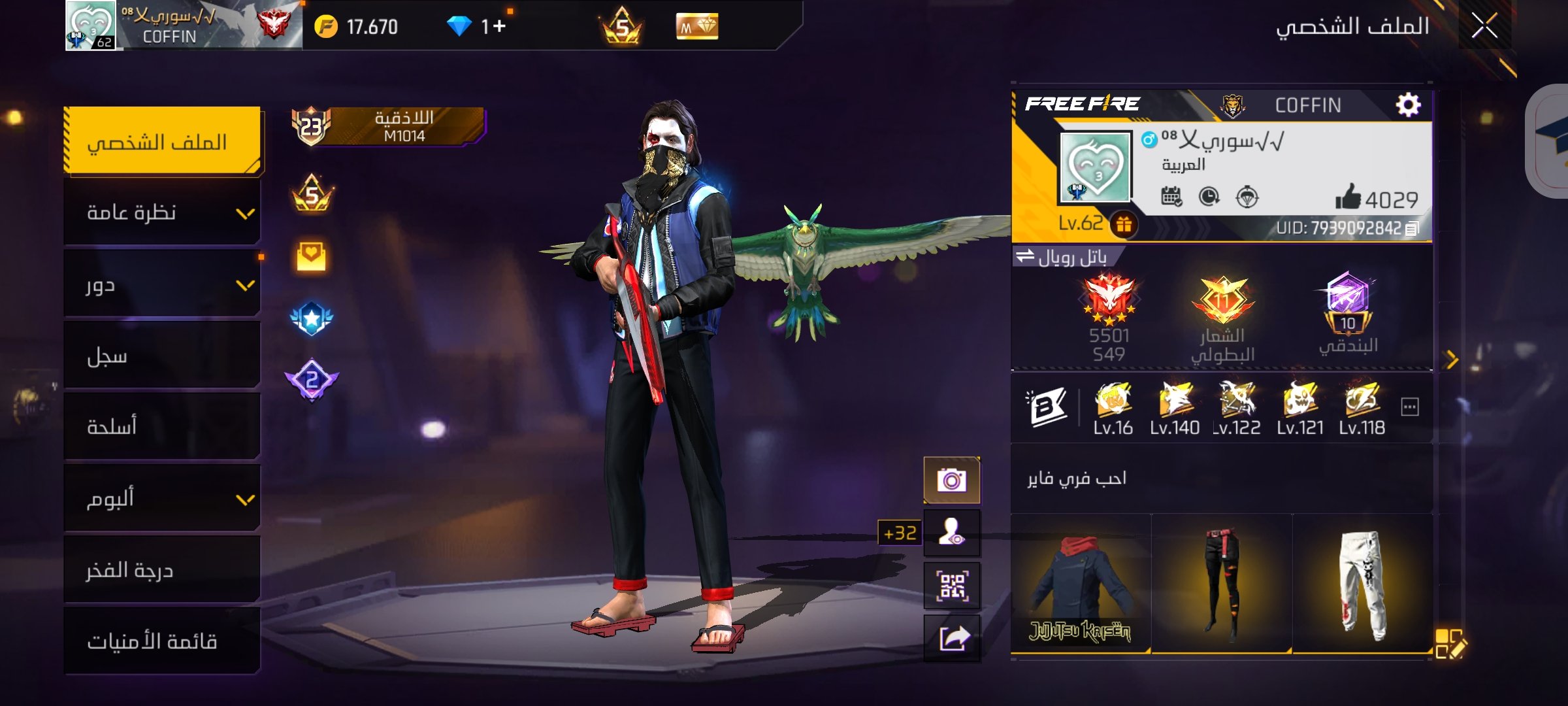This screenshot has height=706, width=1568.
Task: Like the profile with the thumbs-up
Action: [x=1347, y=197]
